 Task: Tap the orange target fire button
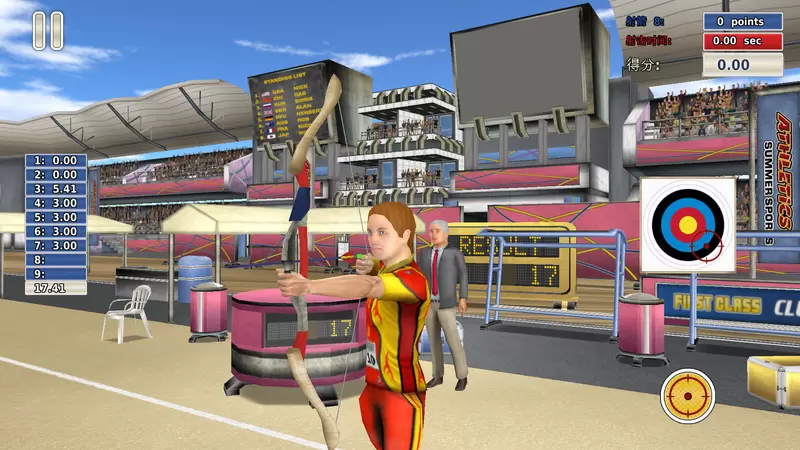click(x=688, y=396)
